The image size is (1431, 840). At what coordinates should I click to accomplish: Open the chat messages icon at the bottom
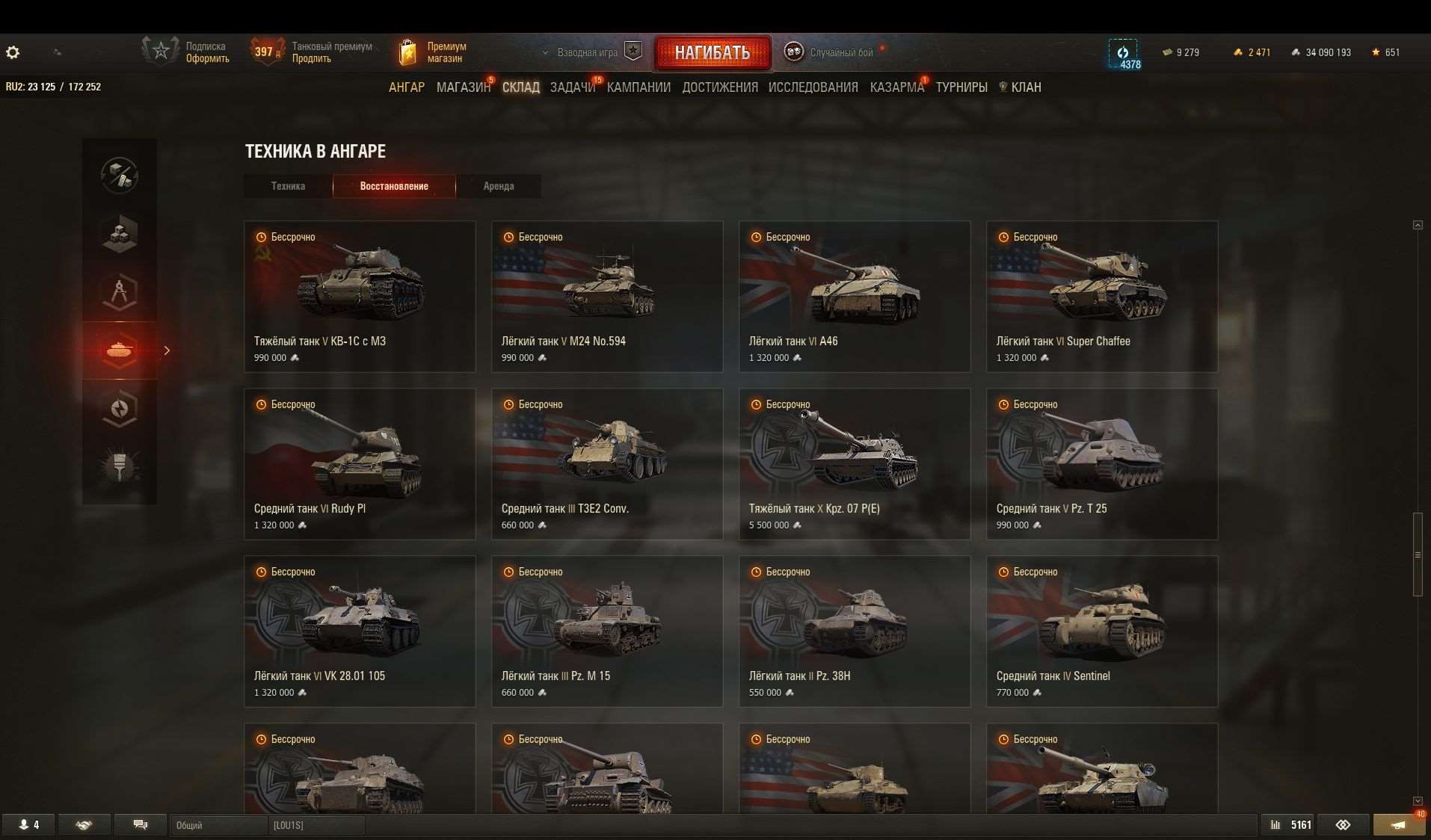140,824
